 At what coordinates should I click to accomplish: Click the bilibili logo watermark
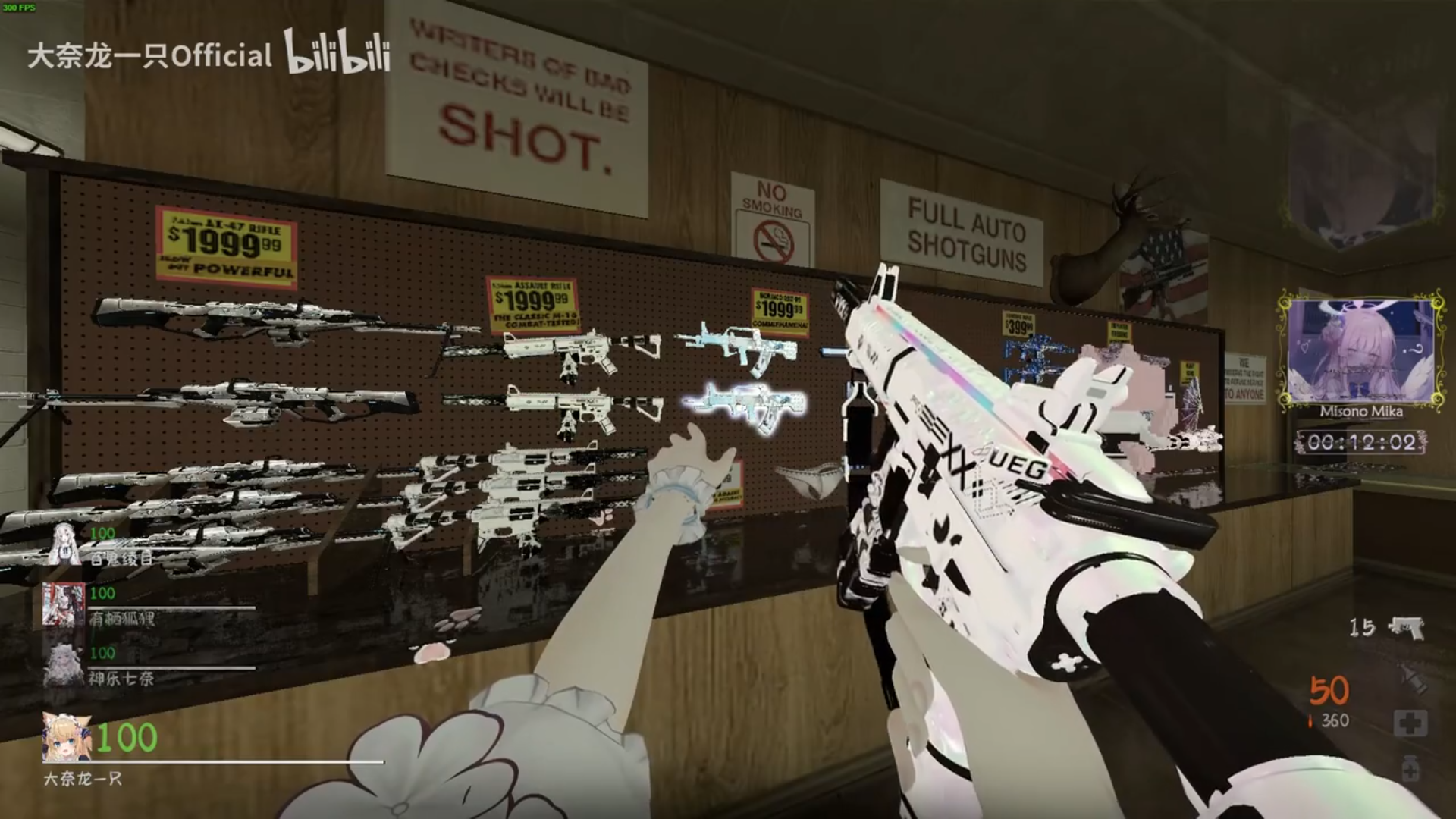point(337,53)
